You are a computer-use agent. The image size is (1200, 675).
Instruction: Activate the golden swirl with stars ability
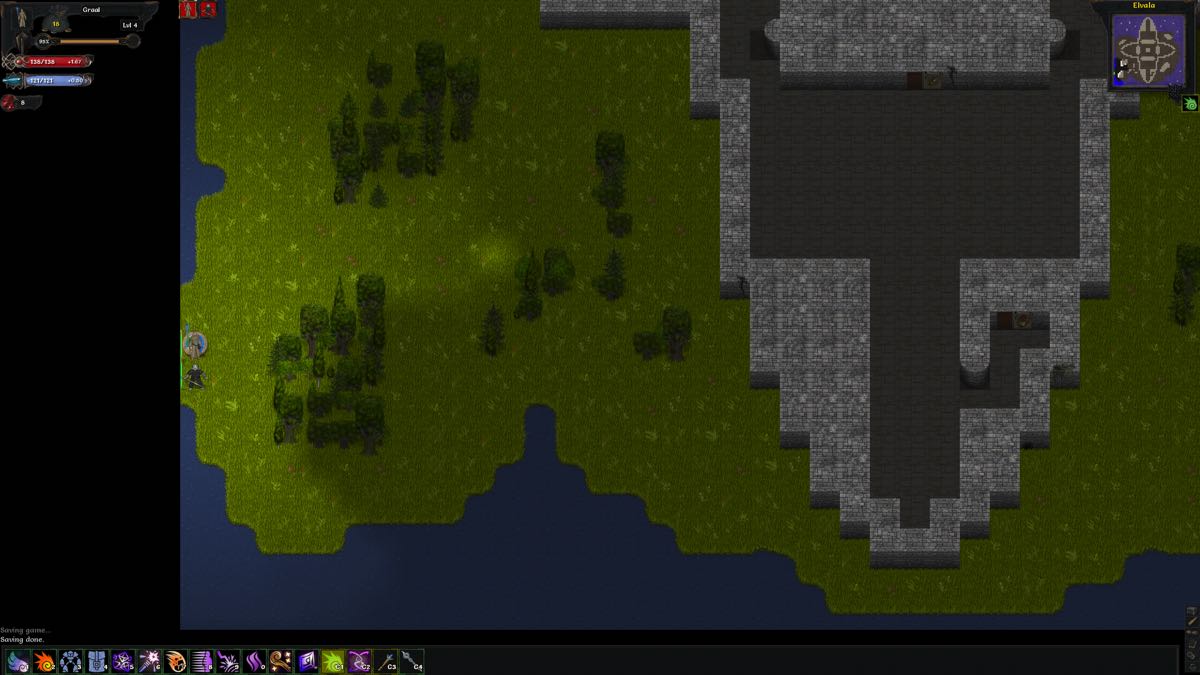tap(280, 661)
